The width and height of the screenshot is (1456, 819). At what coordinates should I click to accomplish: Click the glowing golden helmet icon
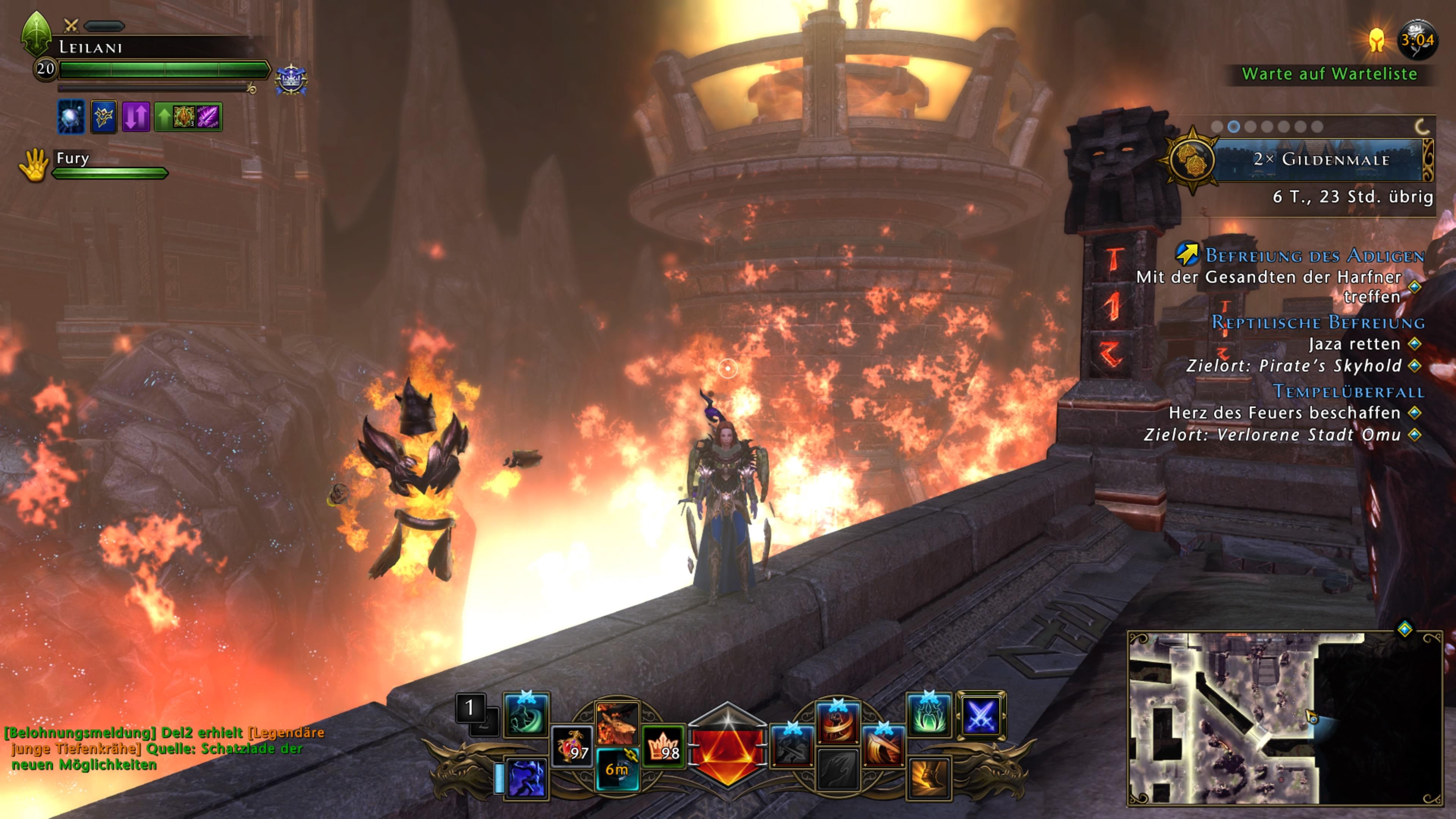click(x=1377, y=39)
